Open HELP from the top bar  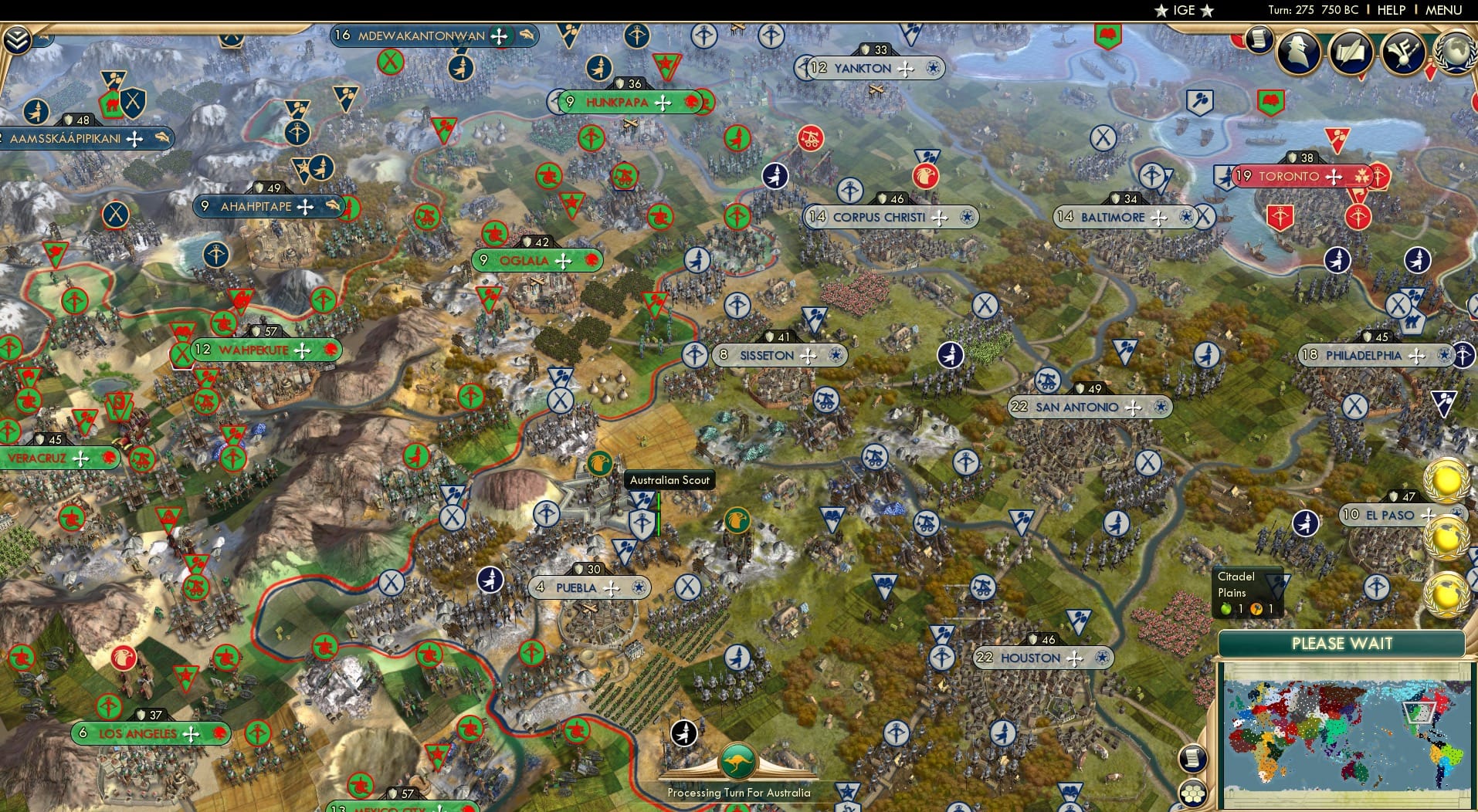tap(1390, 10)
